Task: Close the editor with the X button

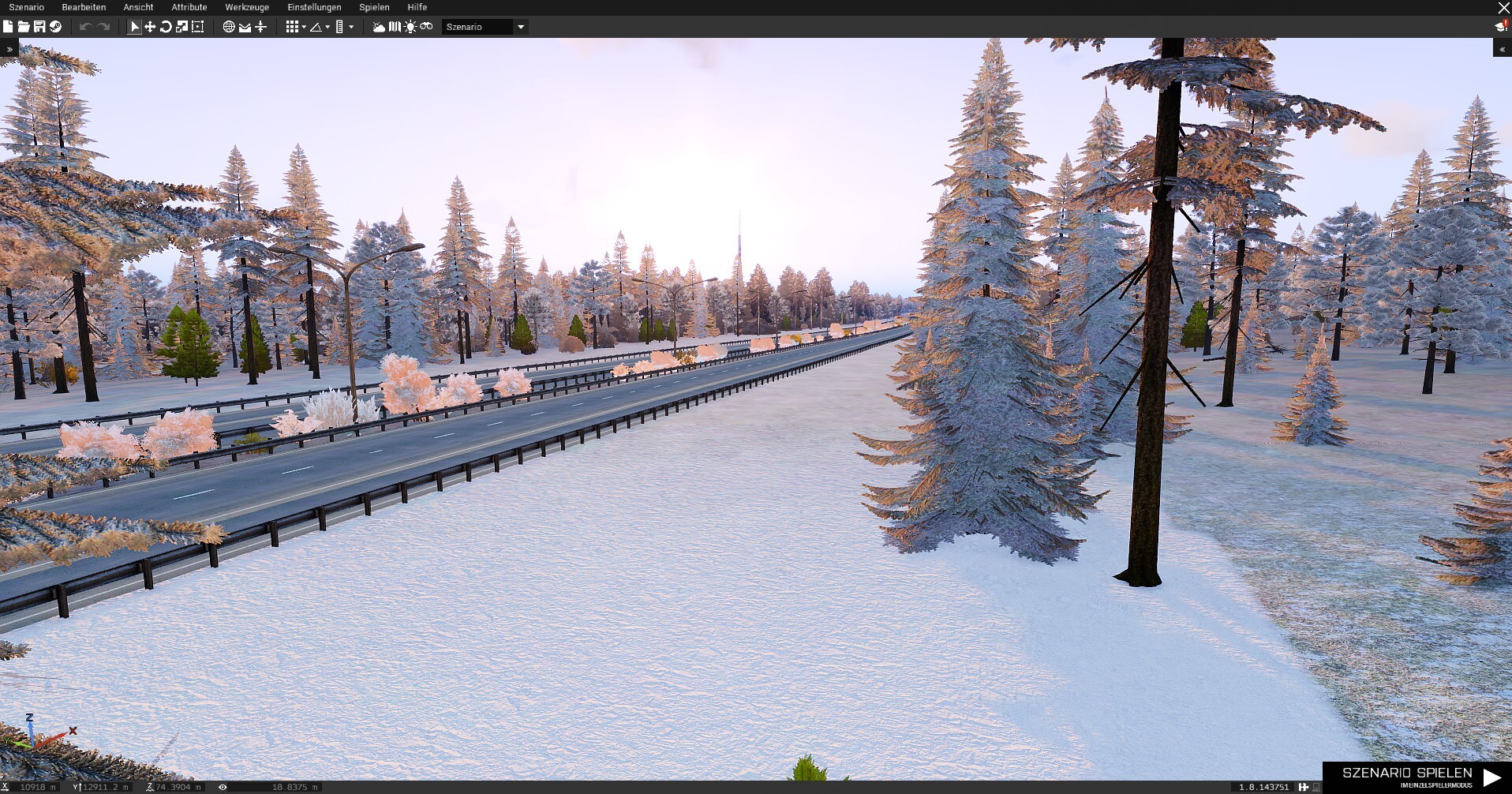Action: tap(1503, 7)
